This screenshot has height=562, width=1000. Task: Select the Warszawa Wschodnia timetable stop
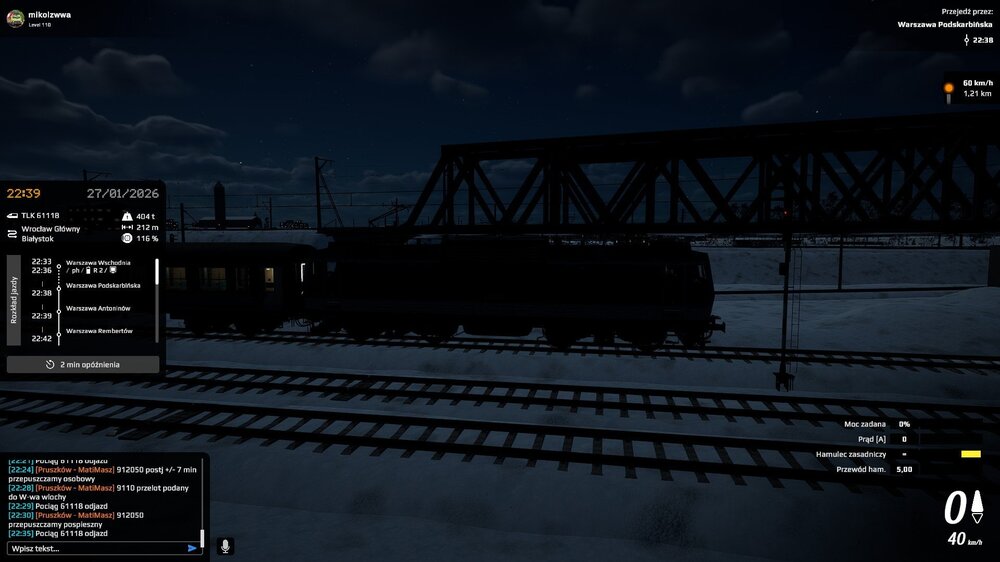coord(98,262)
